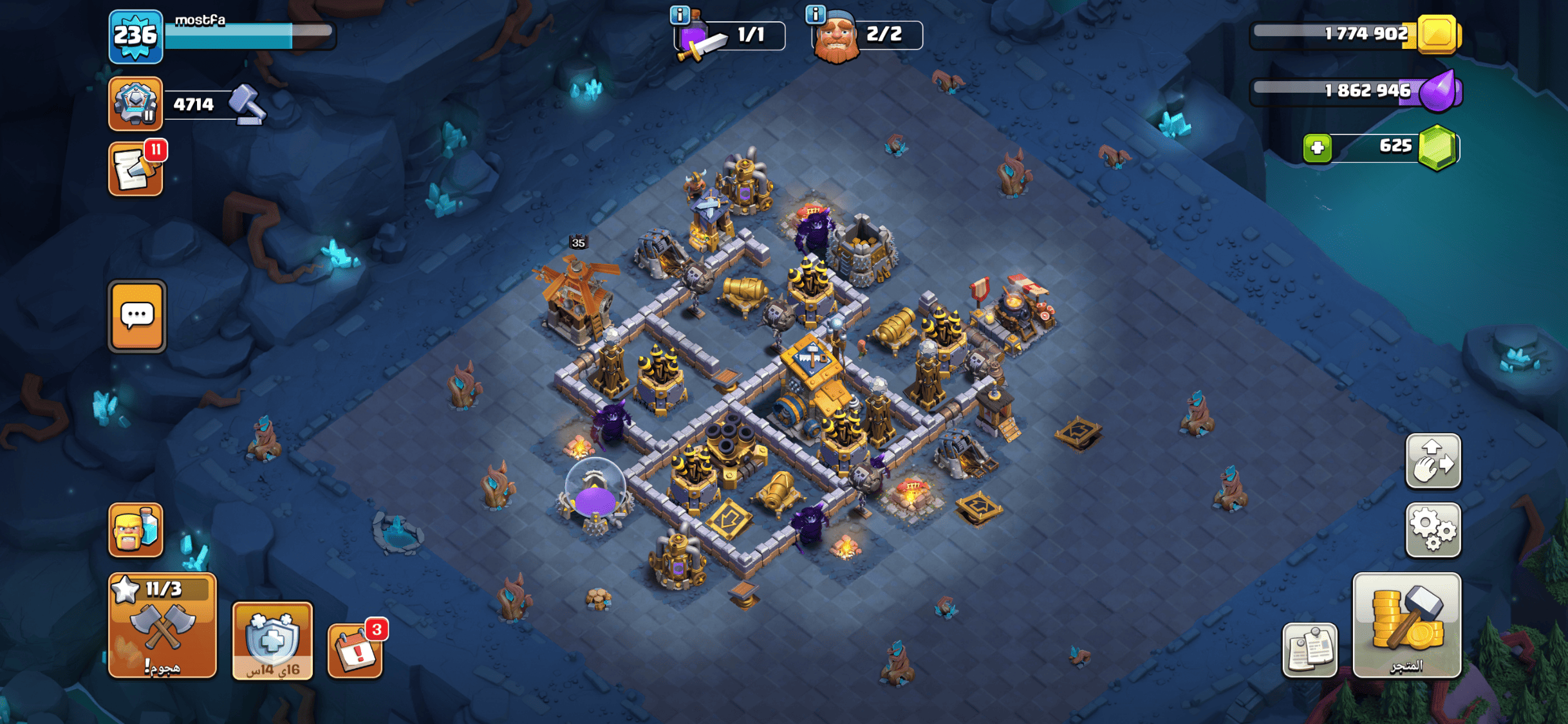Tap the gold coin resource icon
This screenshot has width=1568, height=724.
click(x=1437, y=34)
